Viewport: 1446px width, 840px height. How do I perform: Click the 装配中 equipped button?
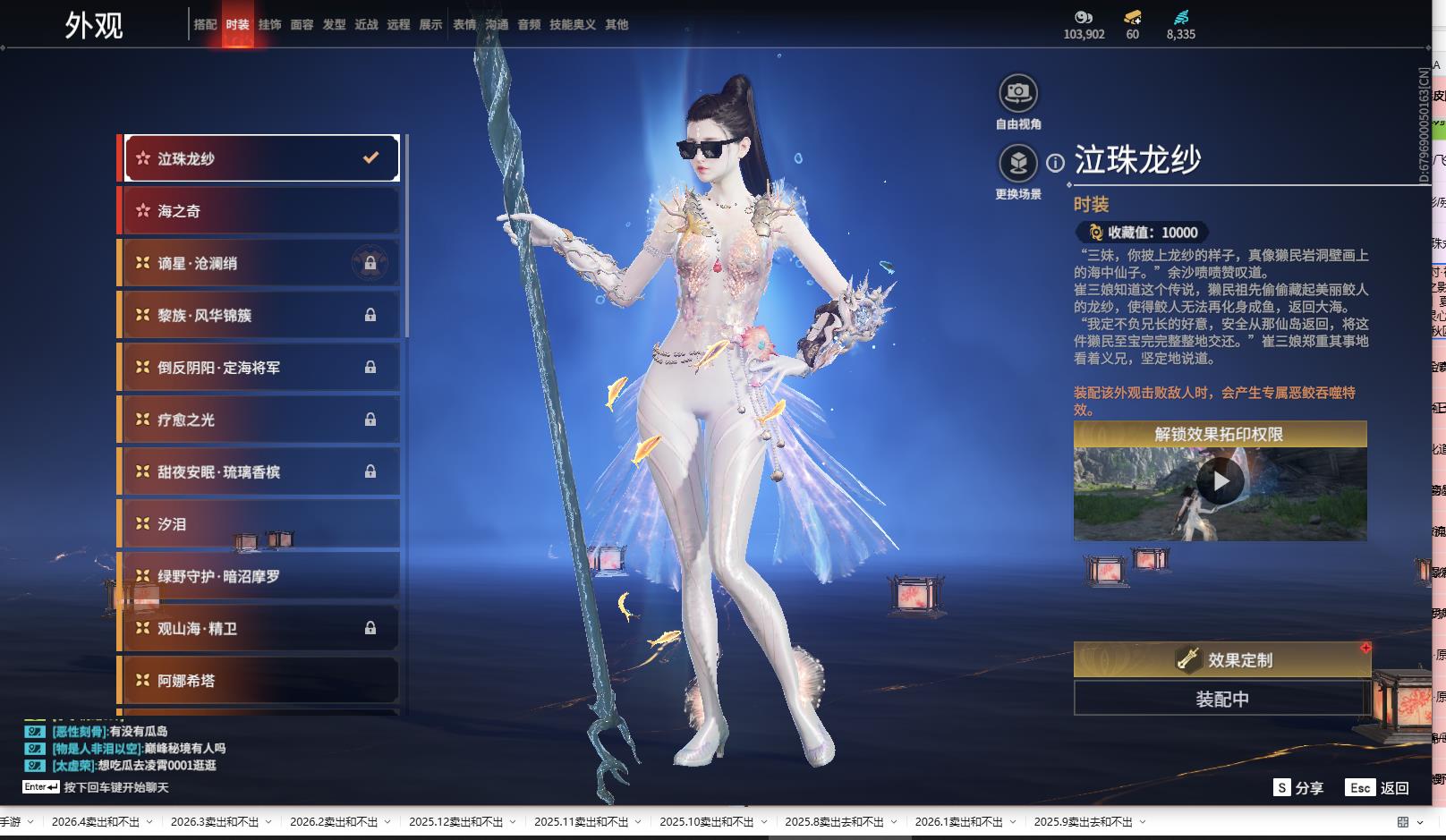pyautogui.click(x=1221, y=699)
